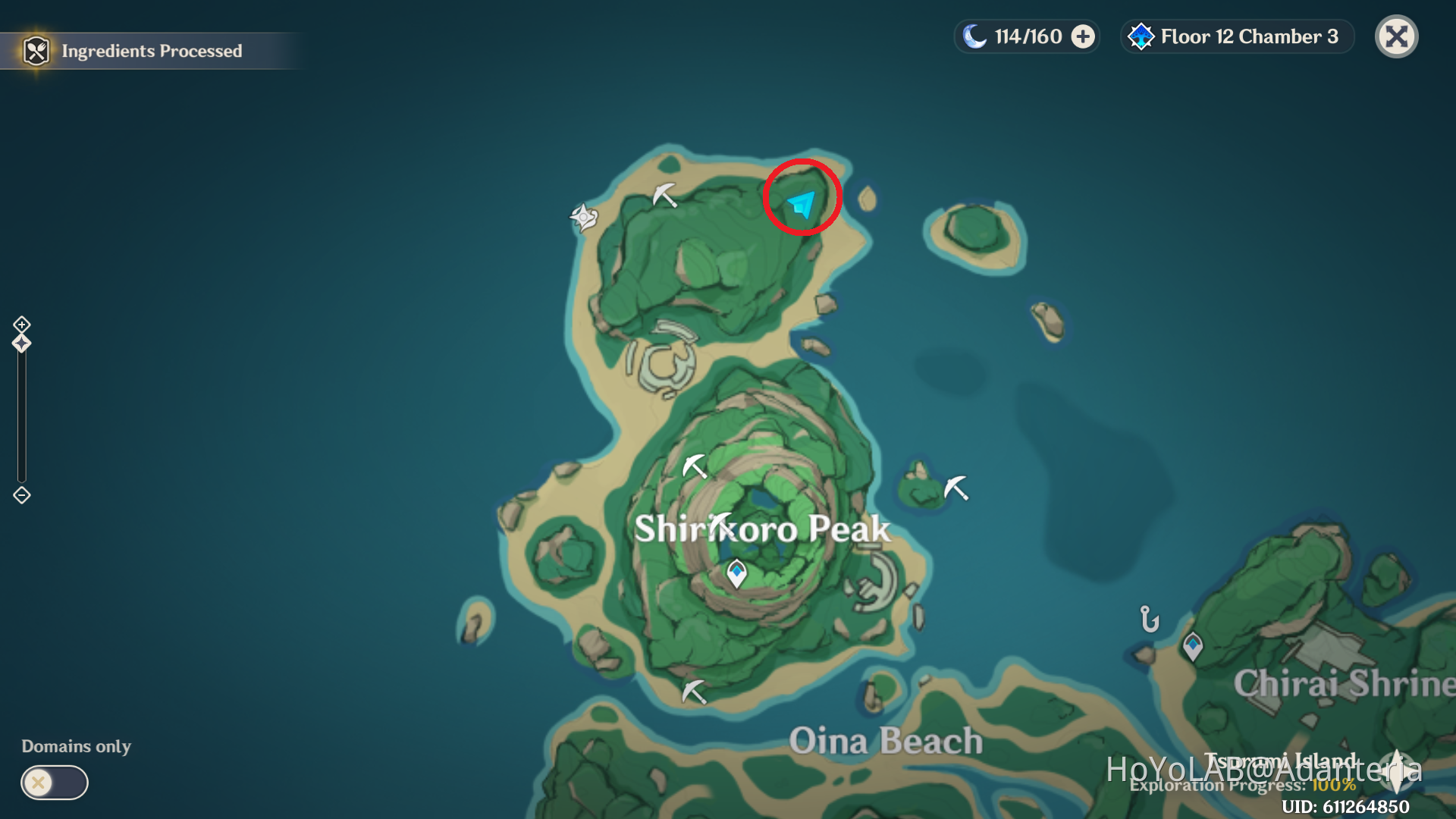Close the map with the X button
The height and width of the screenshot is (819, 1456).
point(1396,36)
